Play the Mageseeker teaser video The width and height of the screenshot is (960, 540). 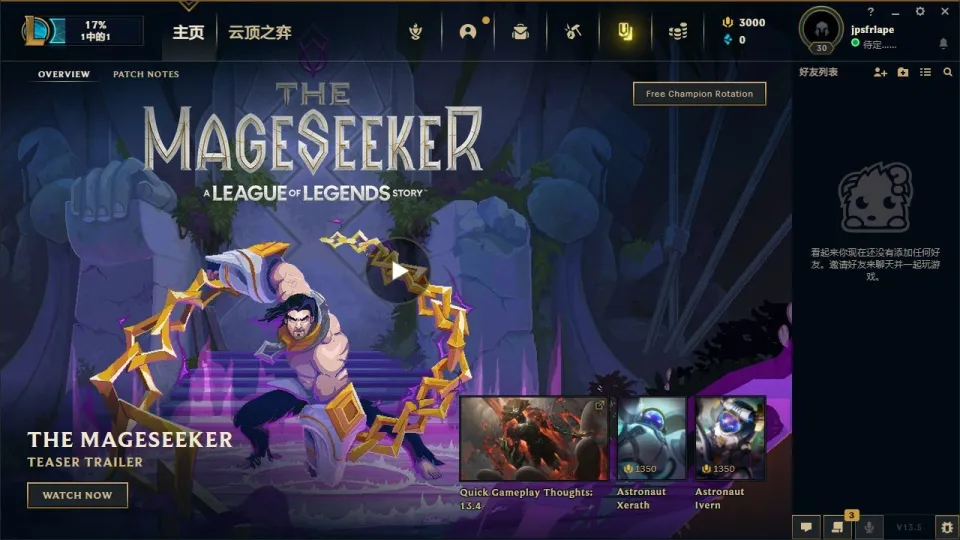pyautogui.click(x=398, y=270)
